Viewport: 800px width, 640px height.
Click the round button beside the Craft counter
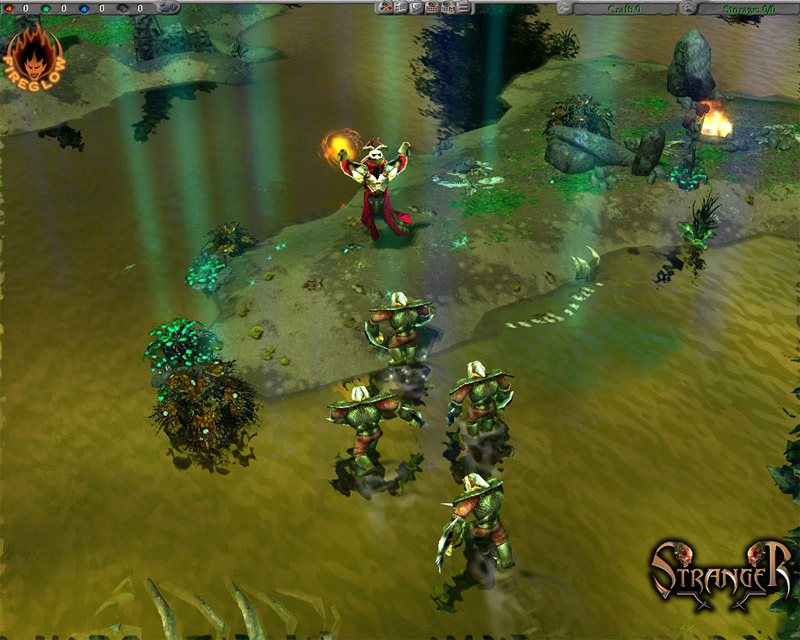565,8
